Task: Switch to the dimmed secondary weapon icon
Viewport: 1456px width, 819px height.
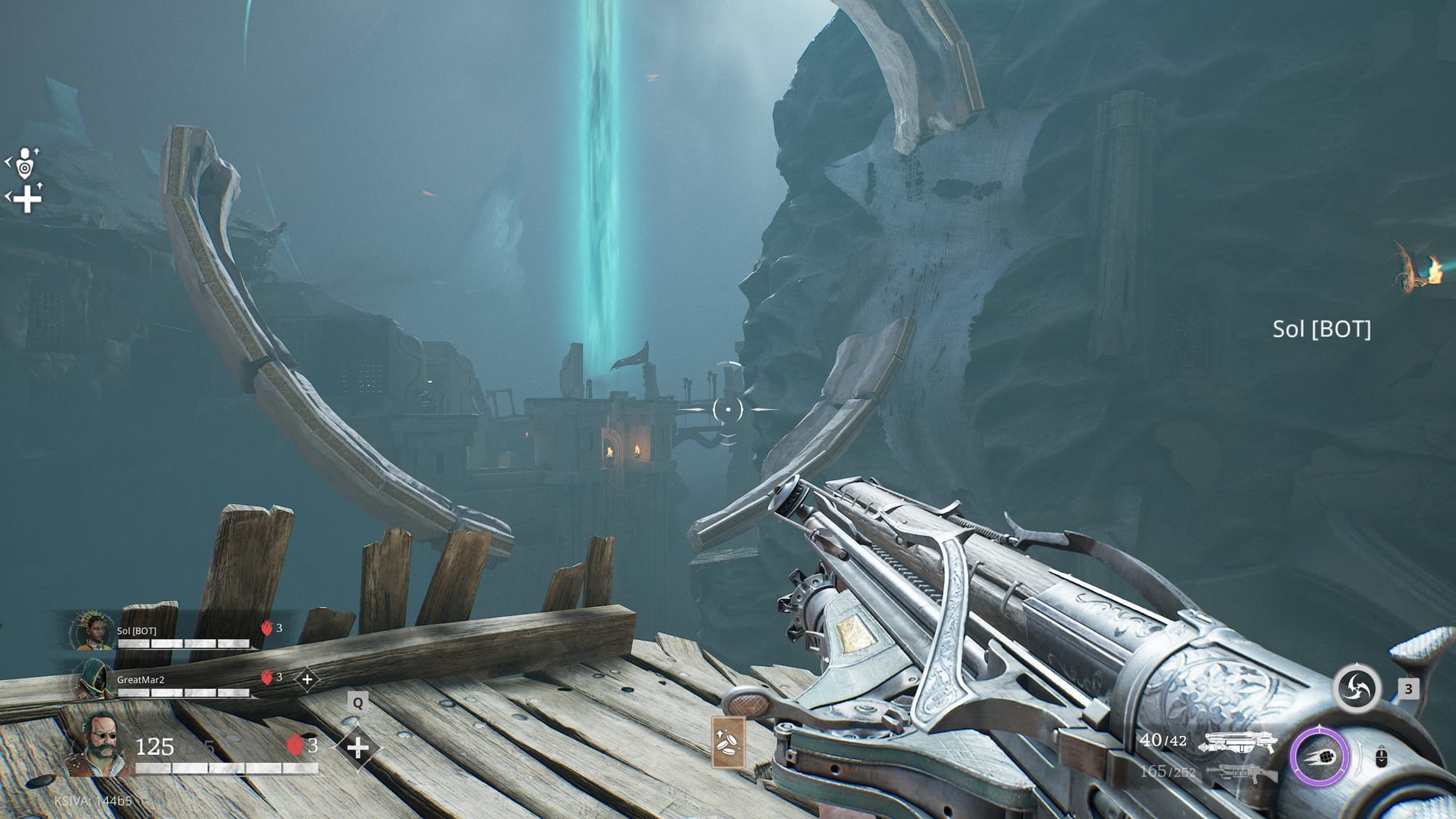Action: [1241, 772]
